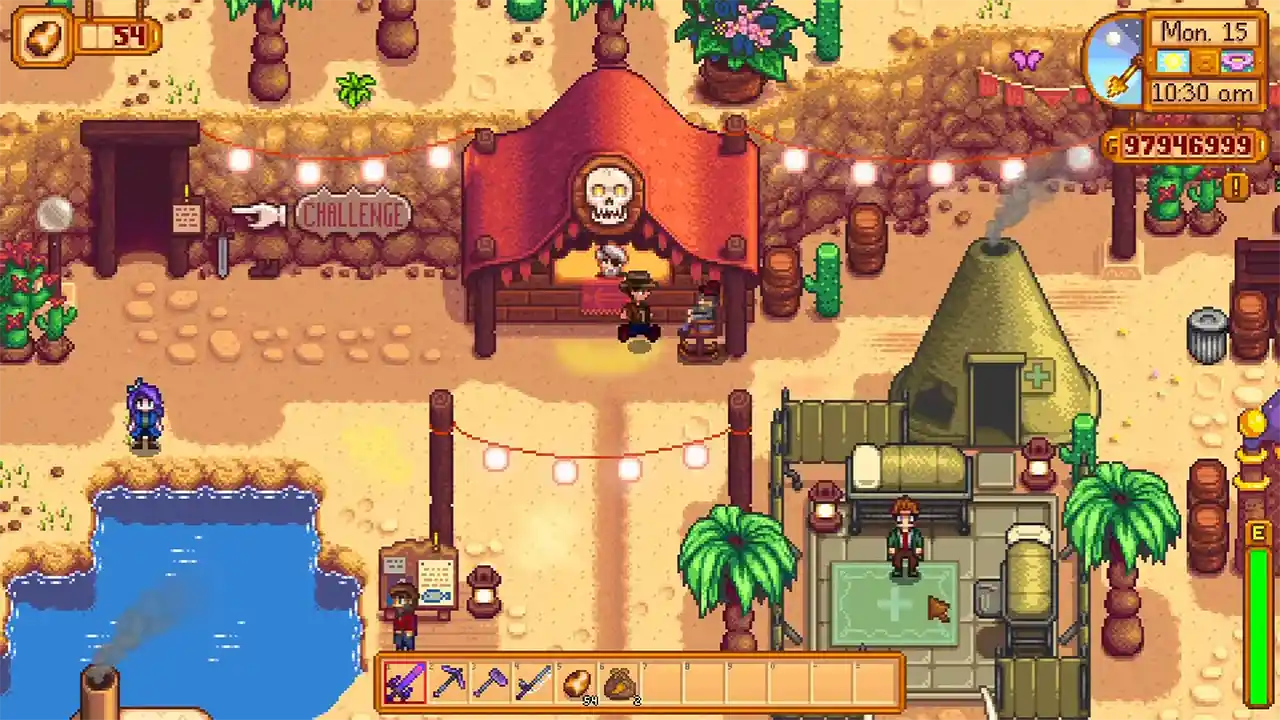Click the Mon. 15 date display
Screen dimensions: 1280x720
pyautogui.click(x=1206, y=33)
